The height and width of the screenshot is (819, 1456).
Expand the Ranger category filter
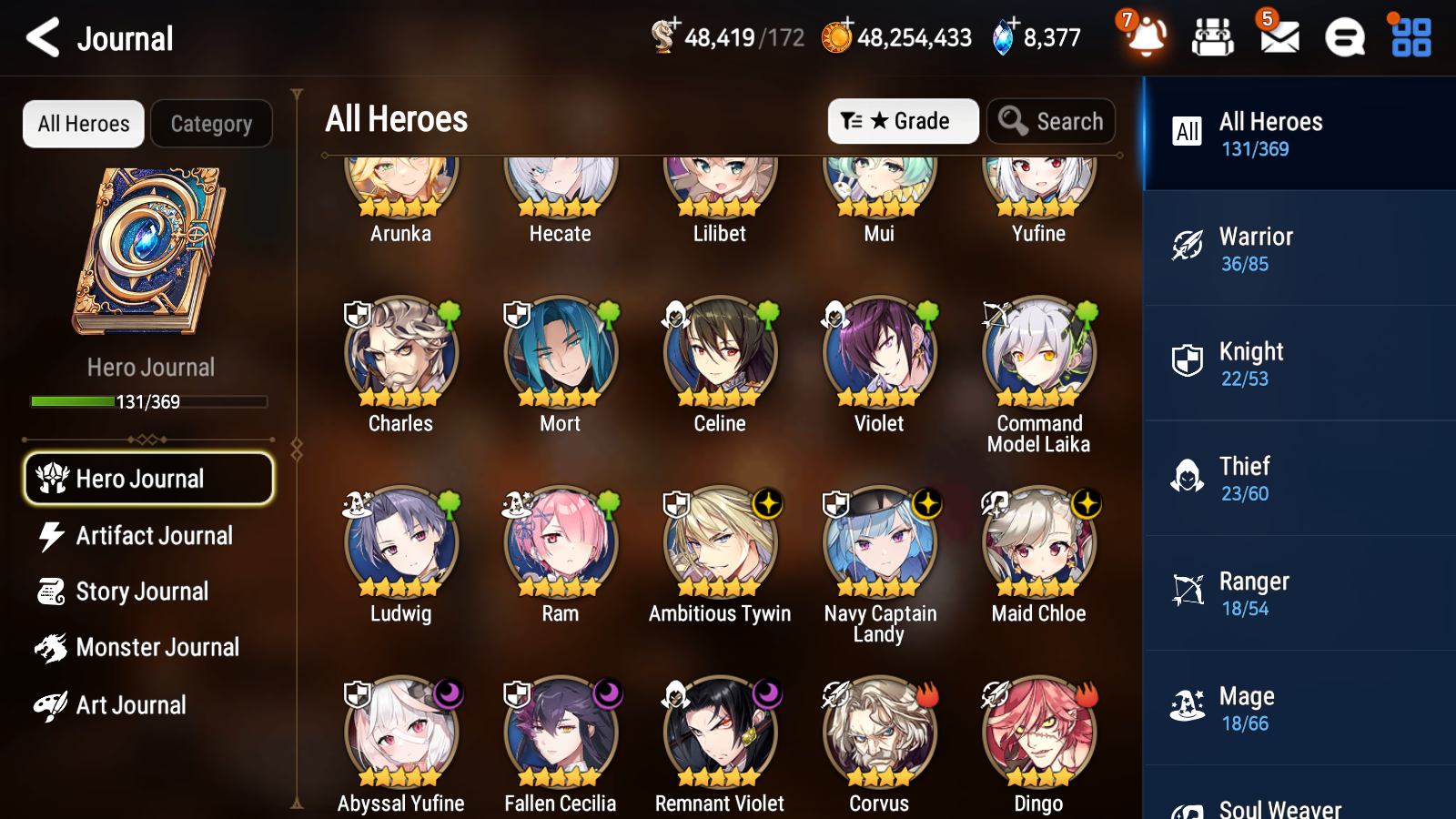(1299, 592)
